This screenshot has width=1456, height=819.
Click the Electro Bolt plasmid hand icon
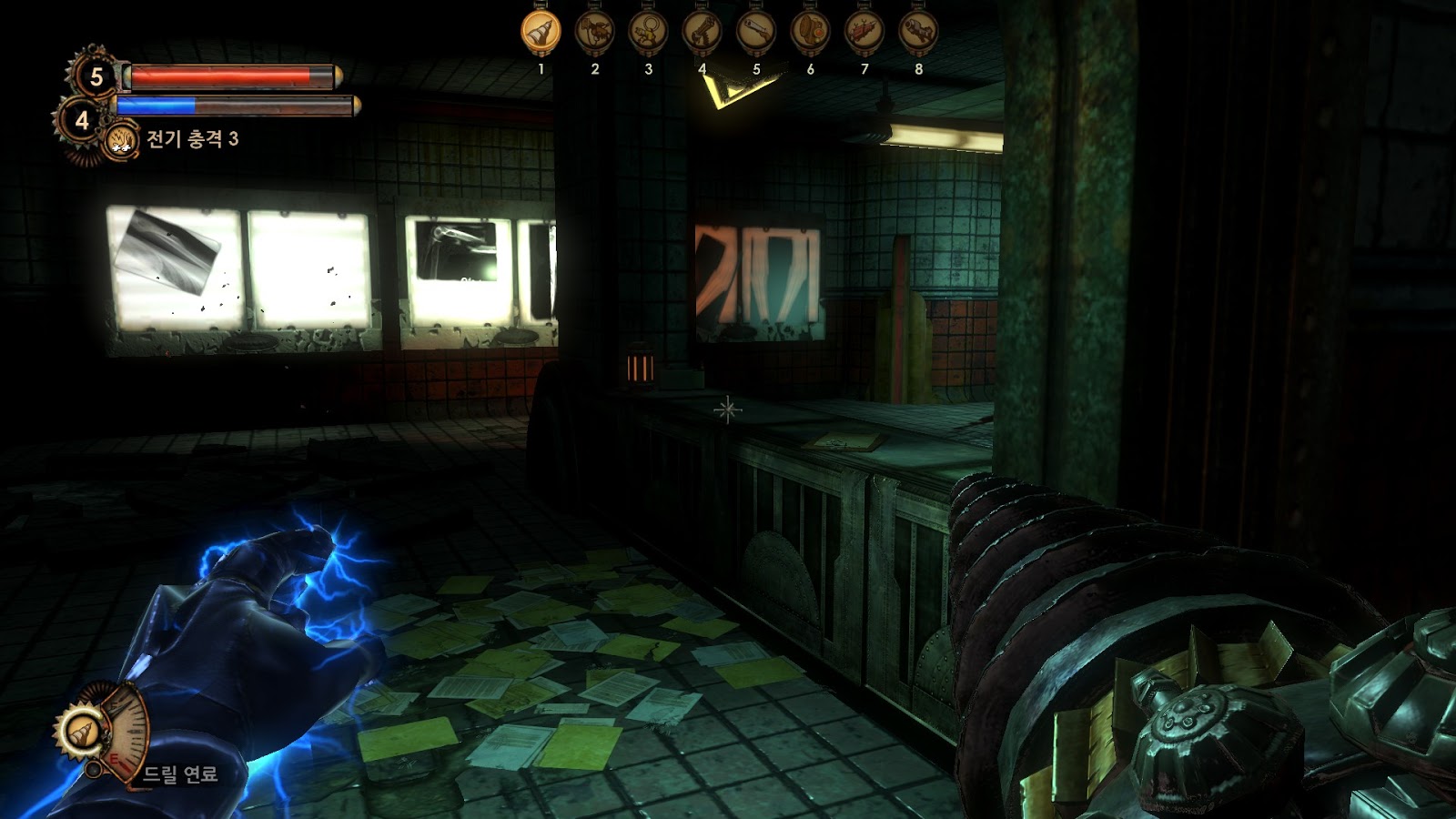coord(121,141)
